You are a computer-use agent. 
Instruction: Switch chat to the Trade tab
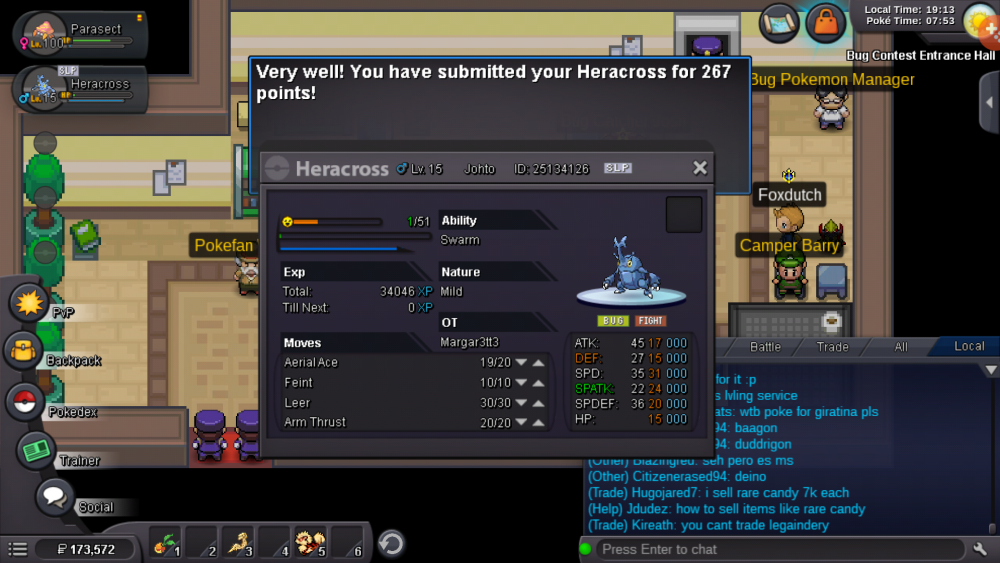[x=832, y=347]
